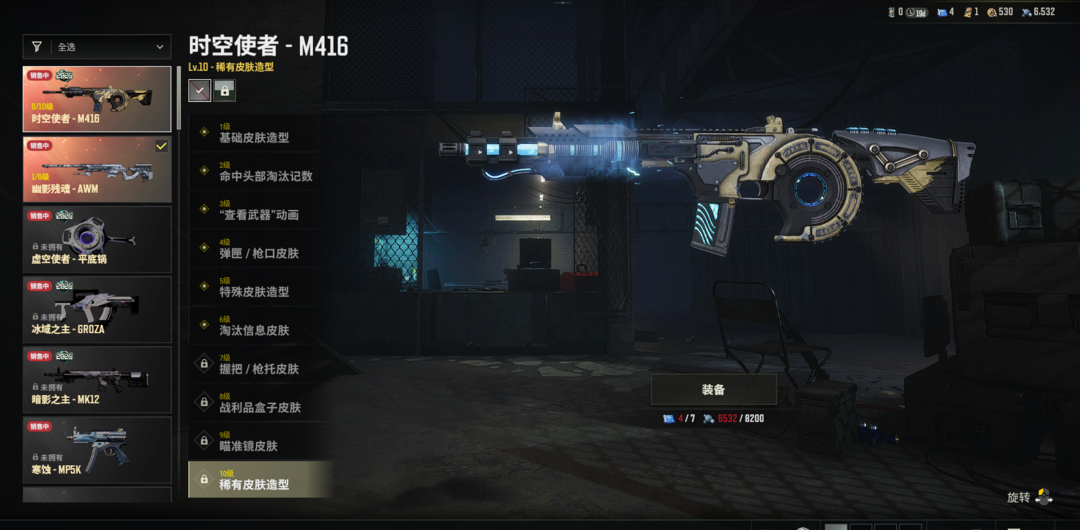1080x530 pixels.
Task: Choose level 3 "查看武器"动画
Action: tap(260, 211)
